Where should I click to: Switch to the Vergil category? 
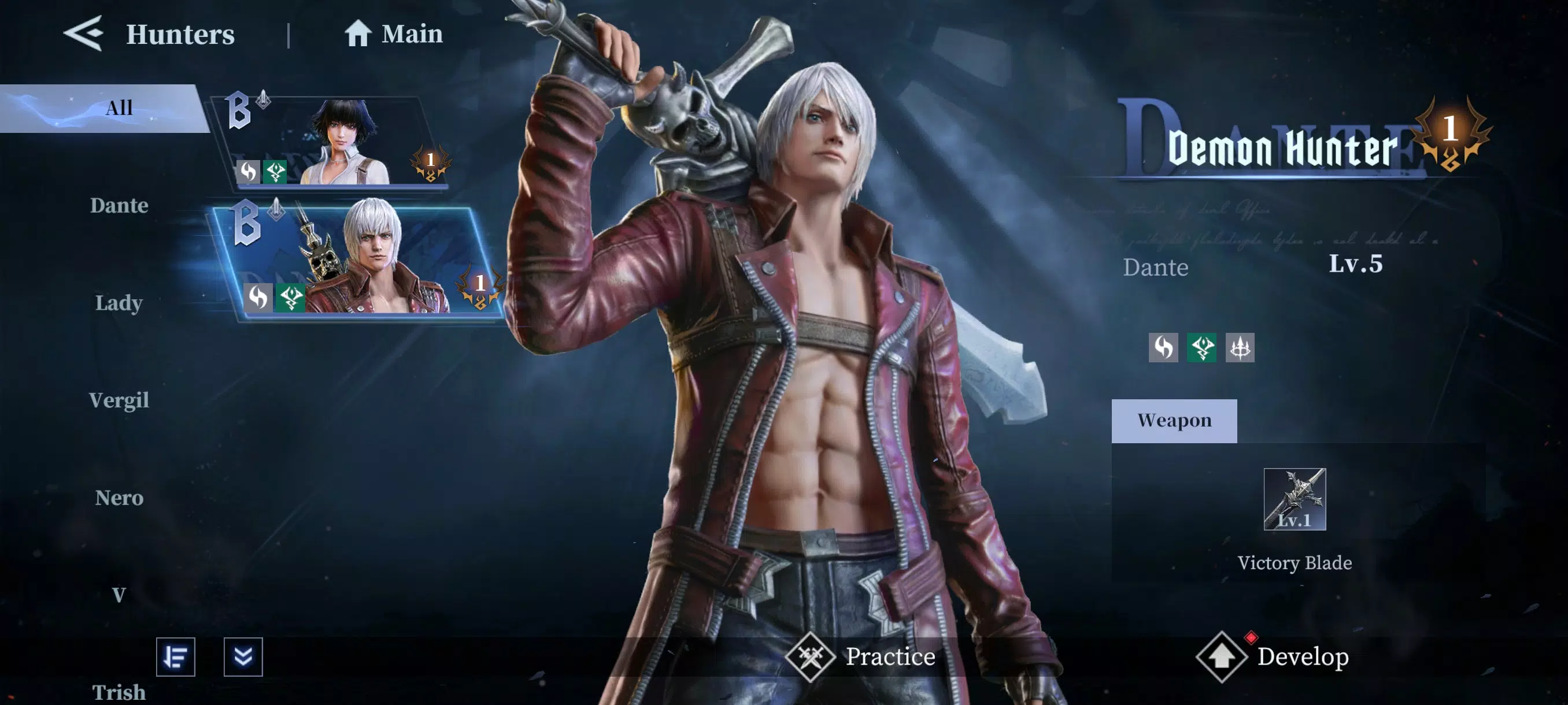pos(120,400)
